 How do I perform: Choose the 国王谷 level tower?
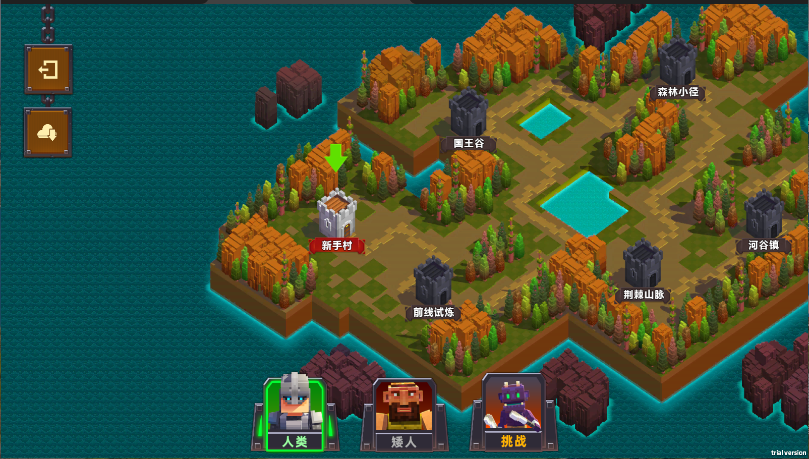click(467, 114)
